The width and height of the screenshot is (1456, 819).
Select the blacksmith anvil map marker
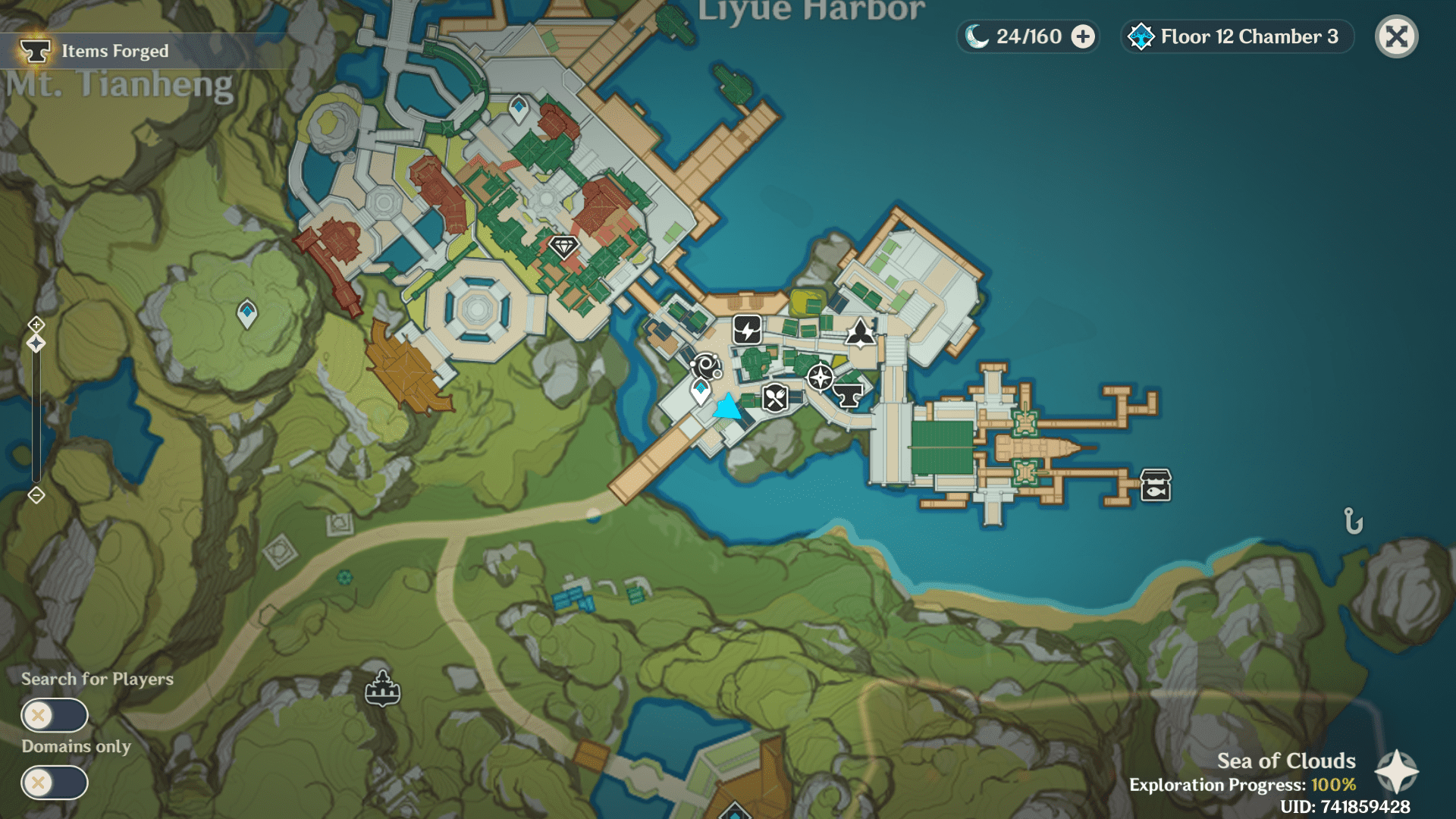coord(848,394)
